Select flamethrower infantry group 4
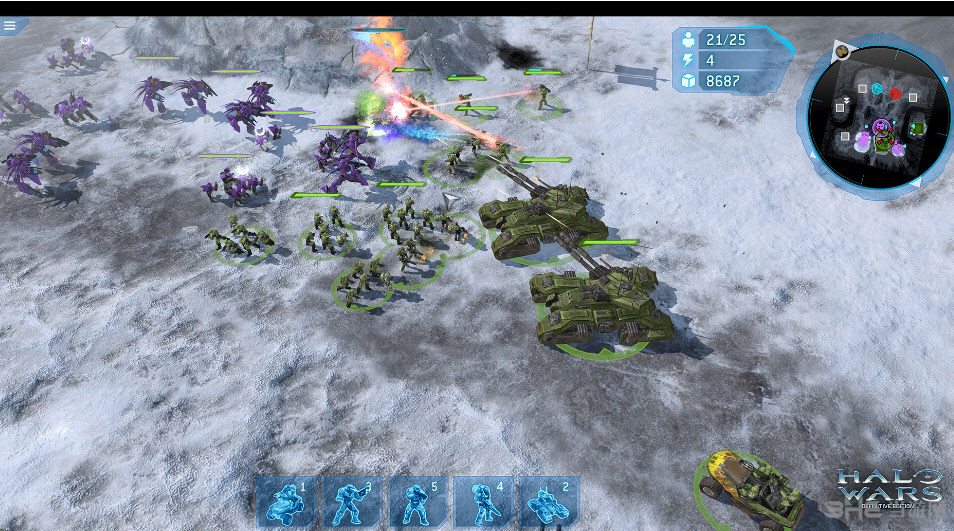 483,501
